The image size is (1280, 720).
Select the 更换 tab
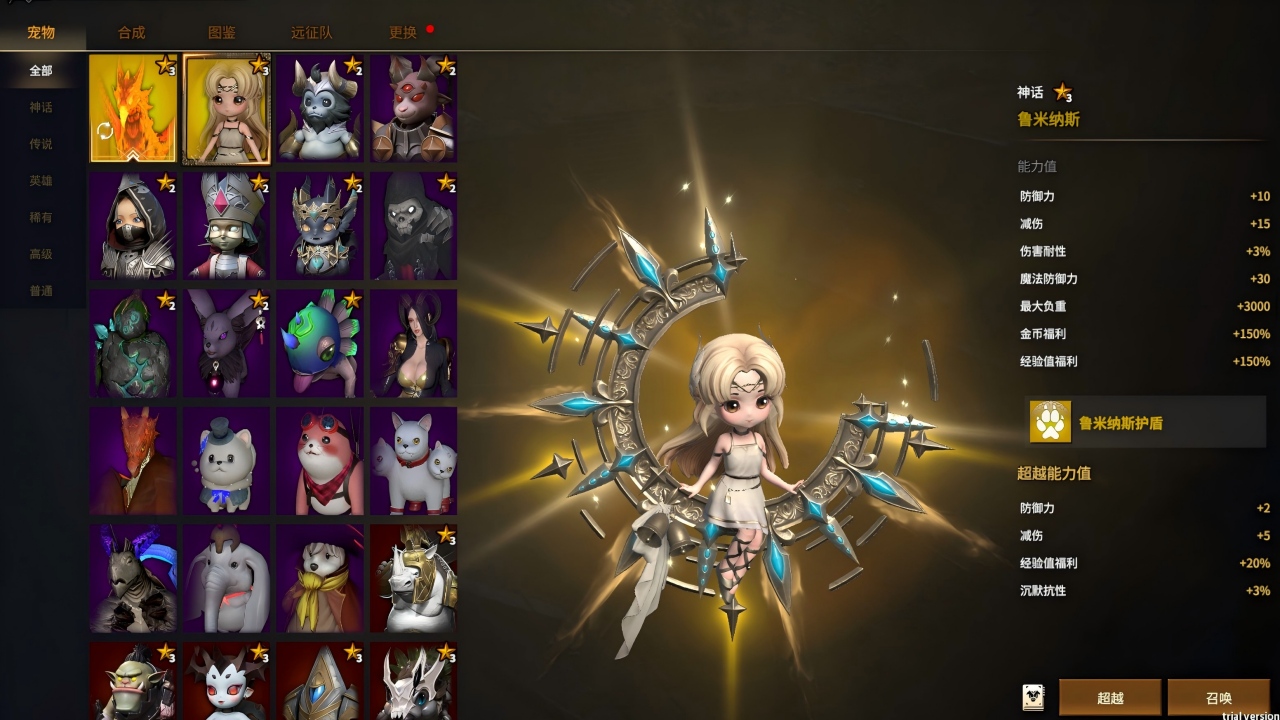click(x=403, y=32)
